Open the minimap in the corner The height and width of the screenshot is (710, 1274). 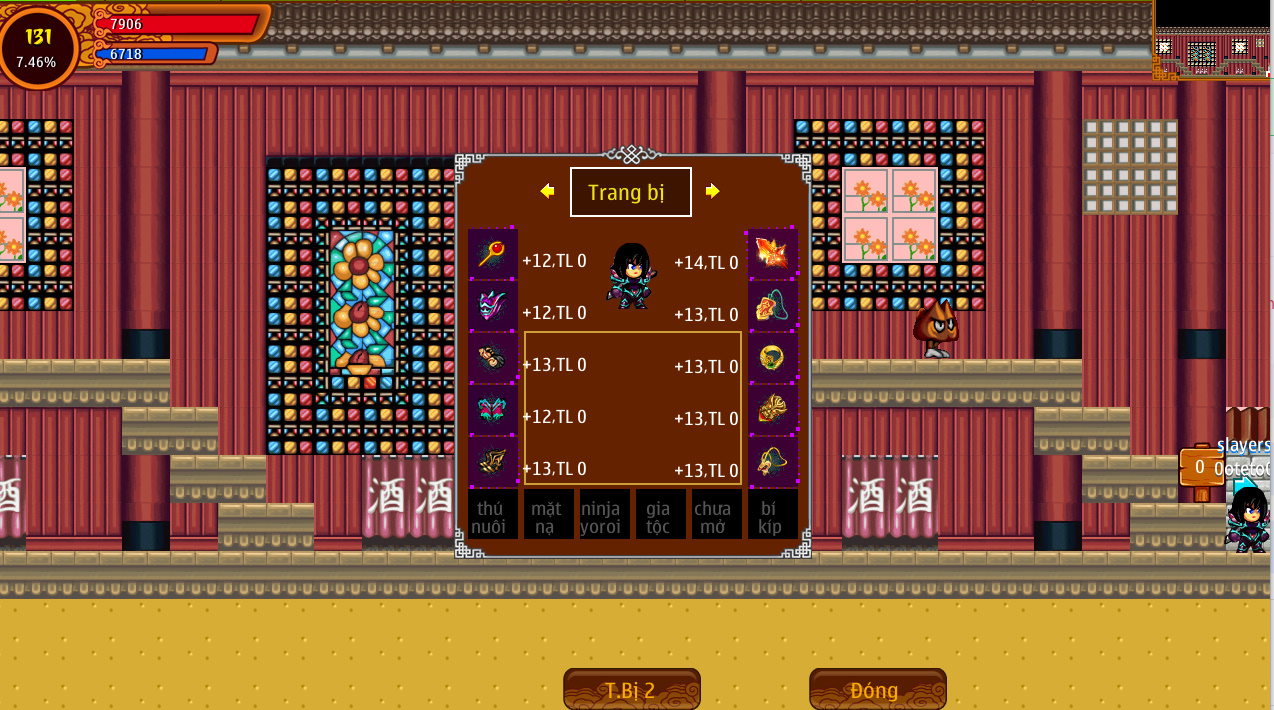click(x=1212, y=40)
